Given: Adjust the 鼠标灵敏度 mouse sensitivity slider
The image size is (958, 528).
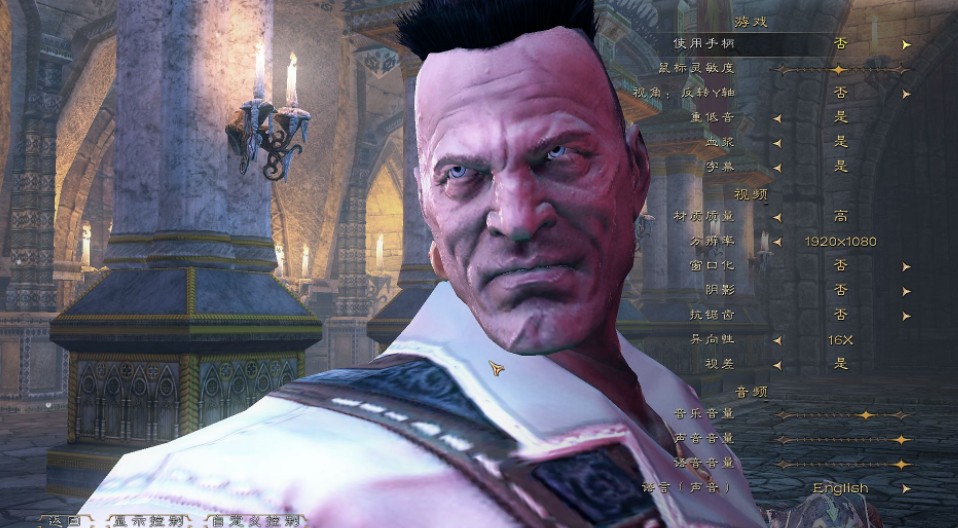Looking at the screenshot, I should [838, 69].
